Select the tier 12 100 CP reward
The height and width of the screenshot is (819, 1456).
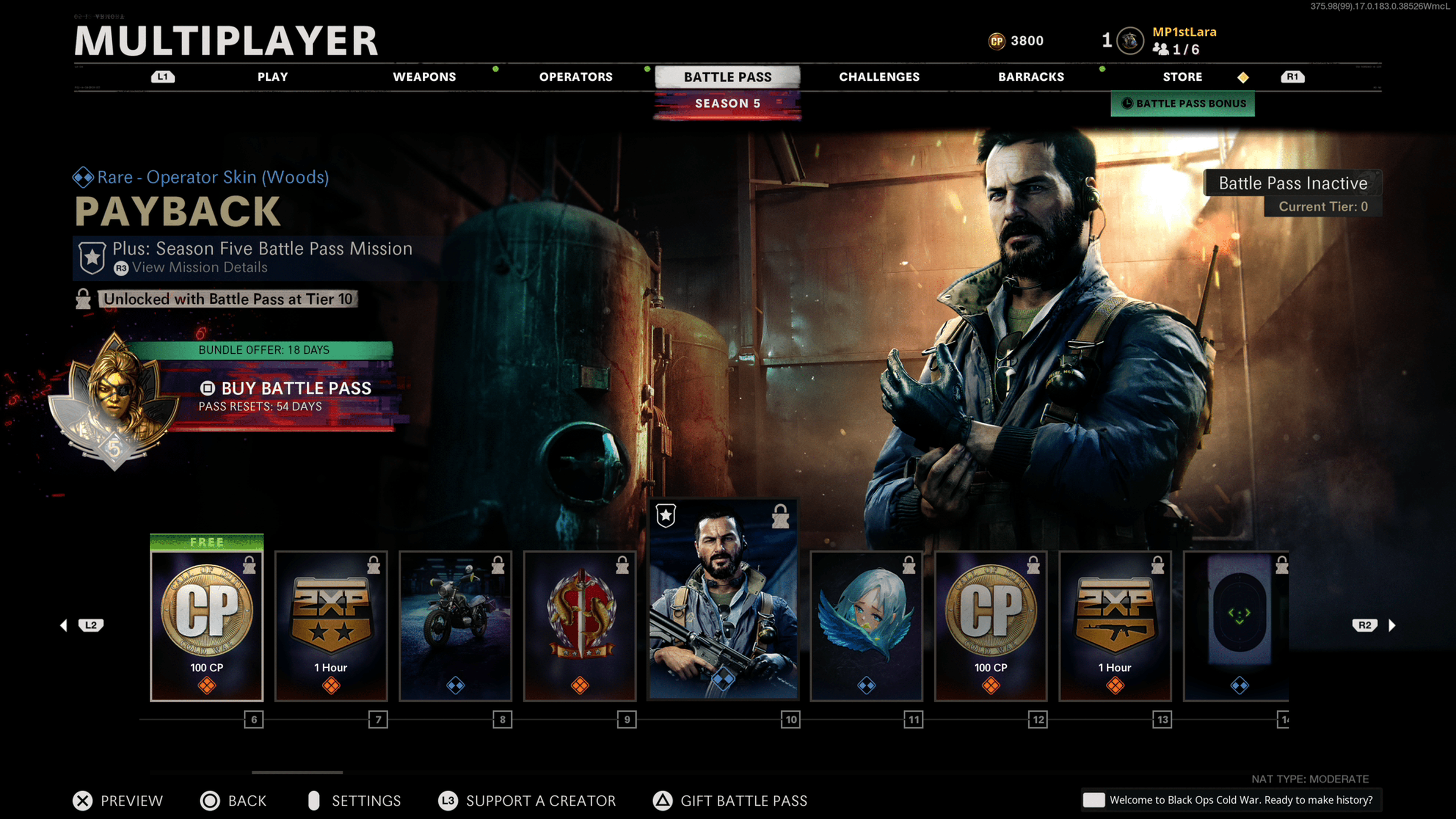pos(990,625)
